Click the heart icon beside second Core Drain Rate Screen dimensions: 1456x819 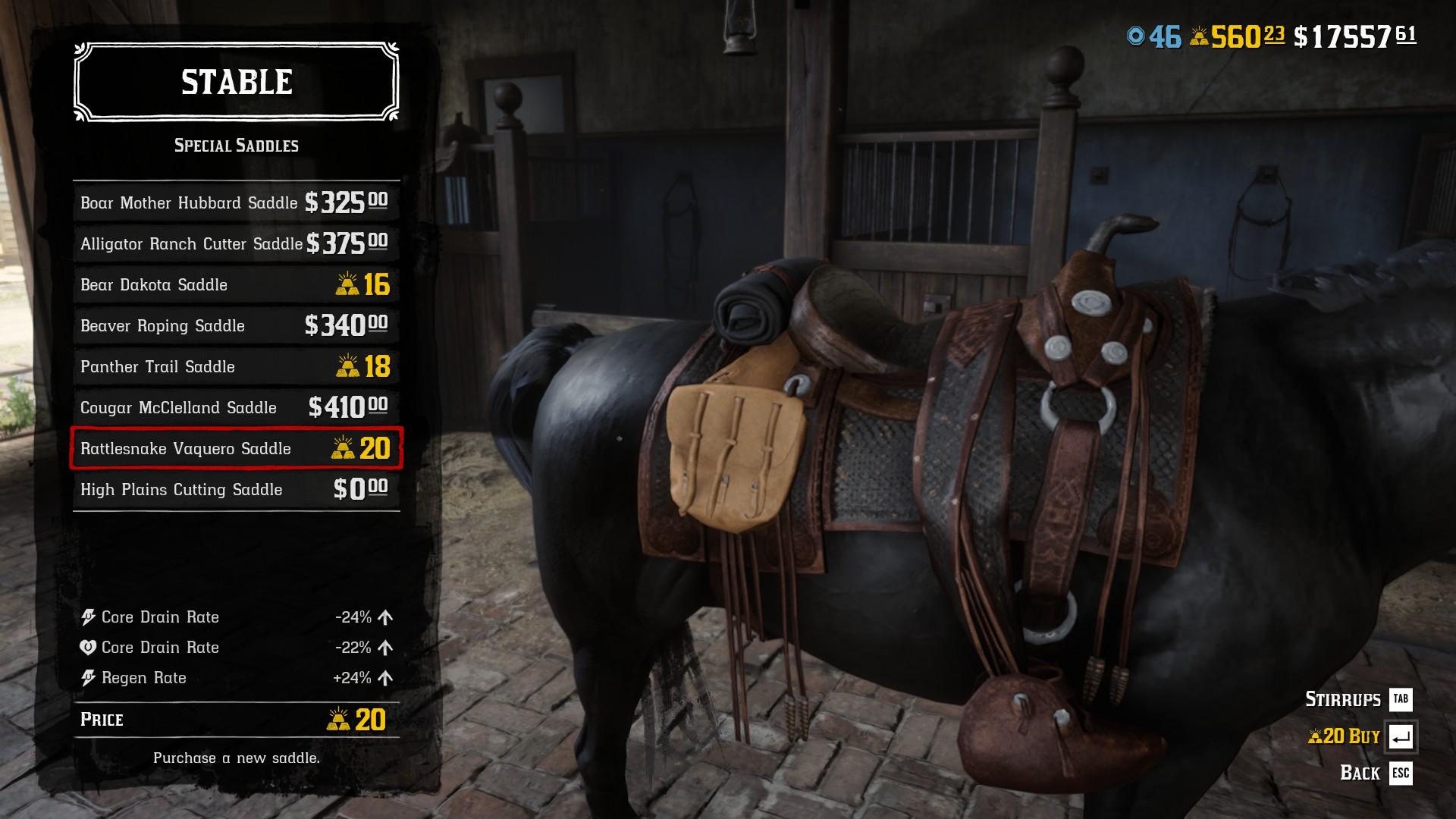[90, 648]
